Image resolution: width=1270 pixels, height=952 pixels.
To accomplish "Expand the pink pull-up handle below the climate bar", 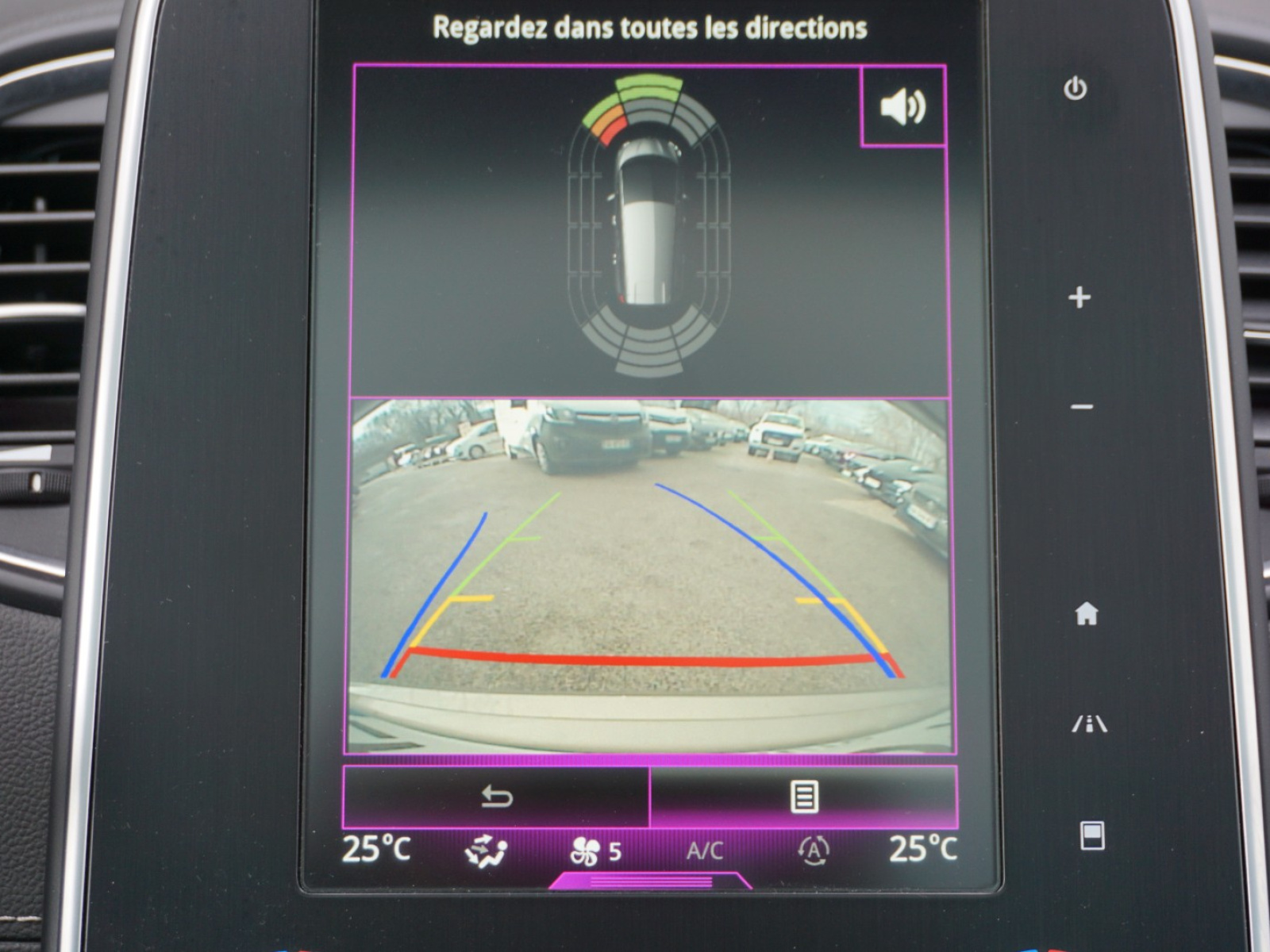I will (650, 881).
